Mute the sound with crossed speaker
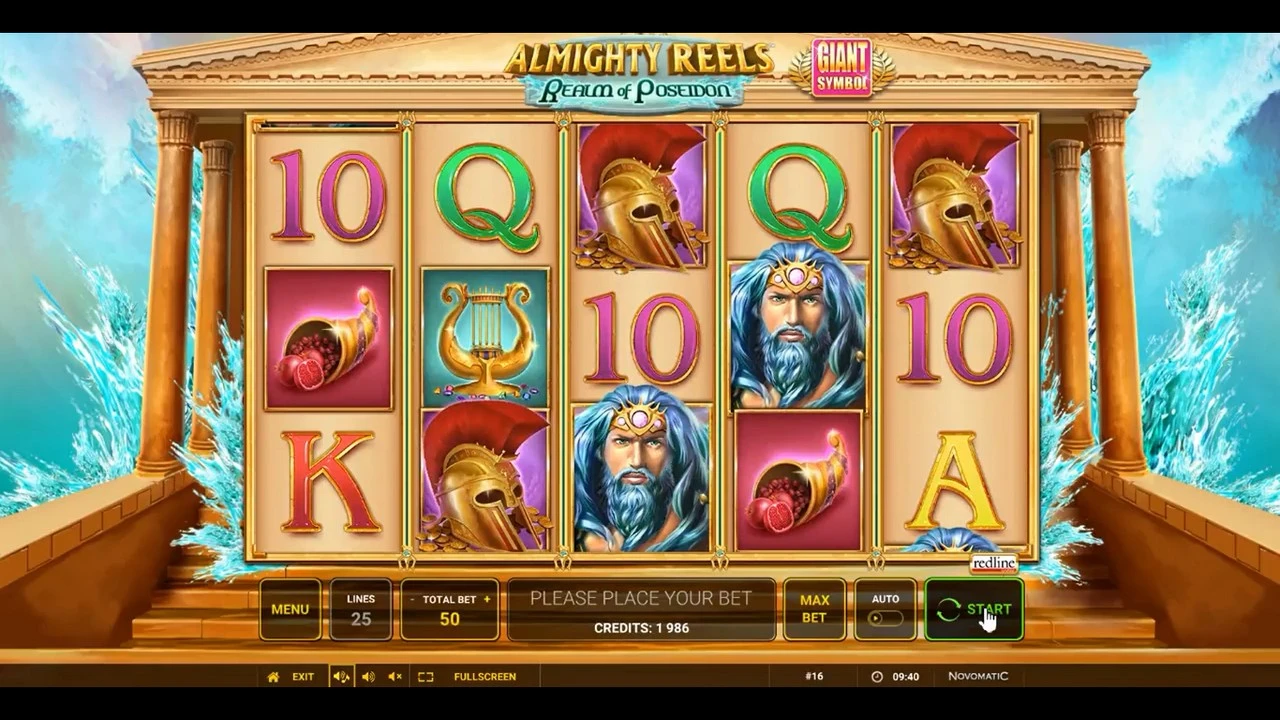Screen dimensions: 1280x720 pos(395,677)
